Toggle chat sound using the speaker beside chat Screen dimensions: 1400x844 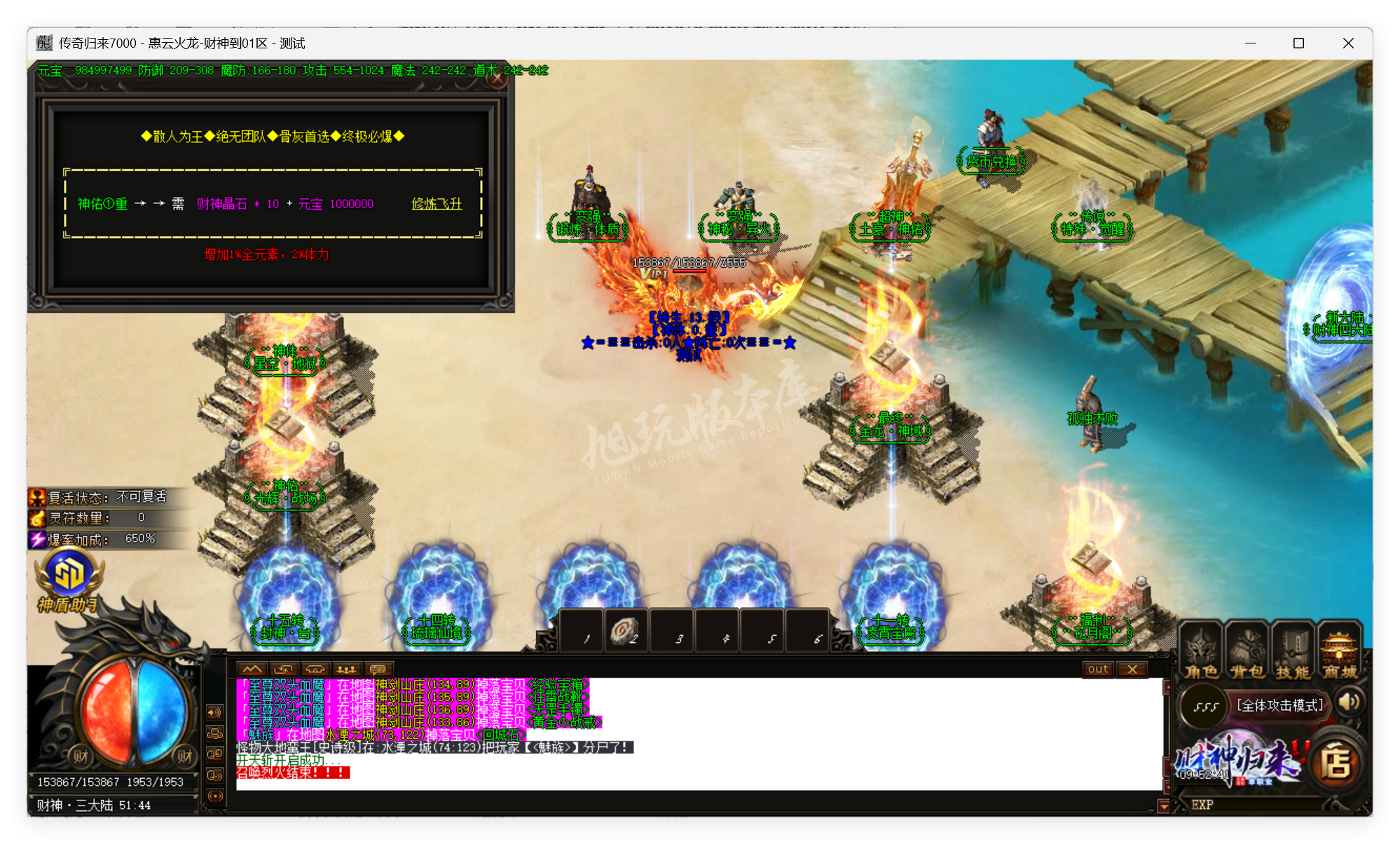pos(214,775)
